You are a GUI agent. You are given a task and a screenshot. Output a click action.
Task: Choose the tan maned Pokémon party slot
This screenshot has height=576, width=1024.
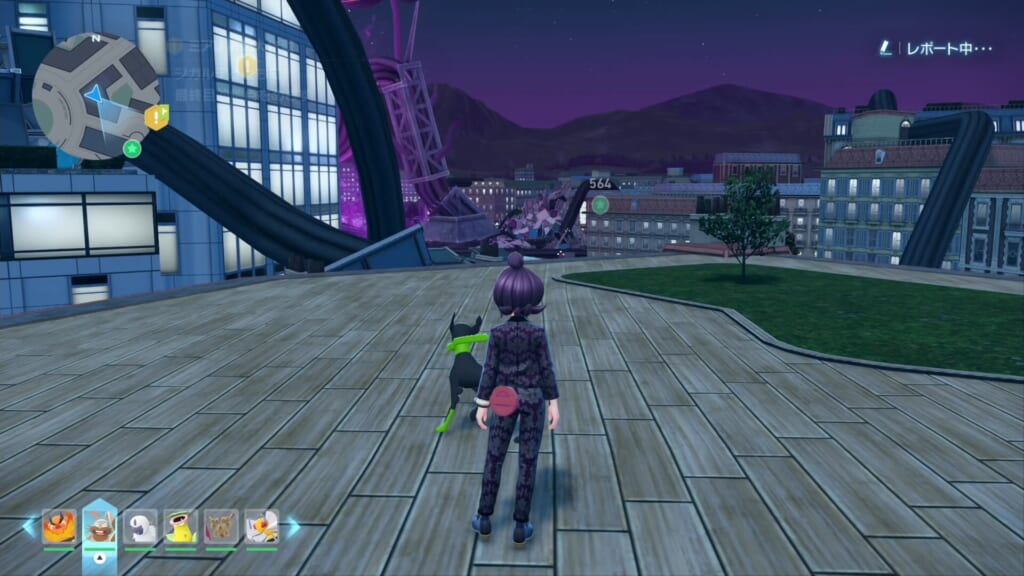click(x=221, y=526)
